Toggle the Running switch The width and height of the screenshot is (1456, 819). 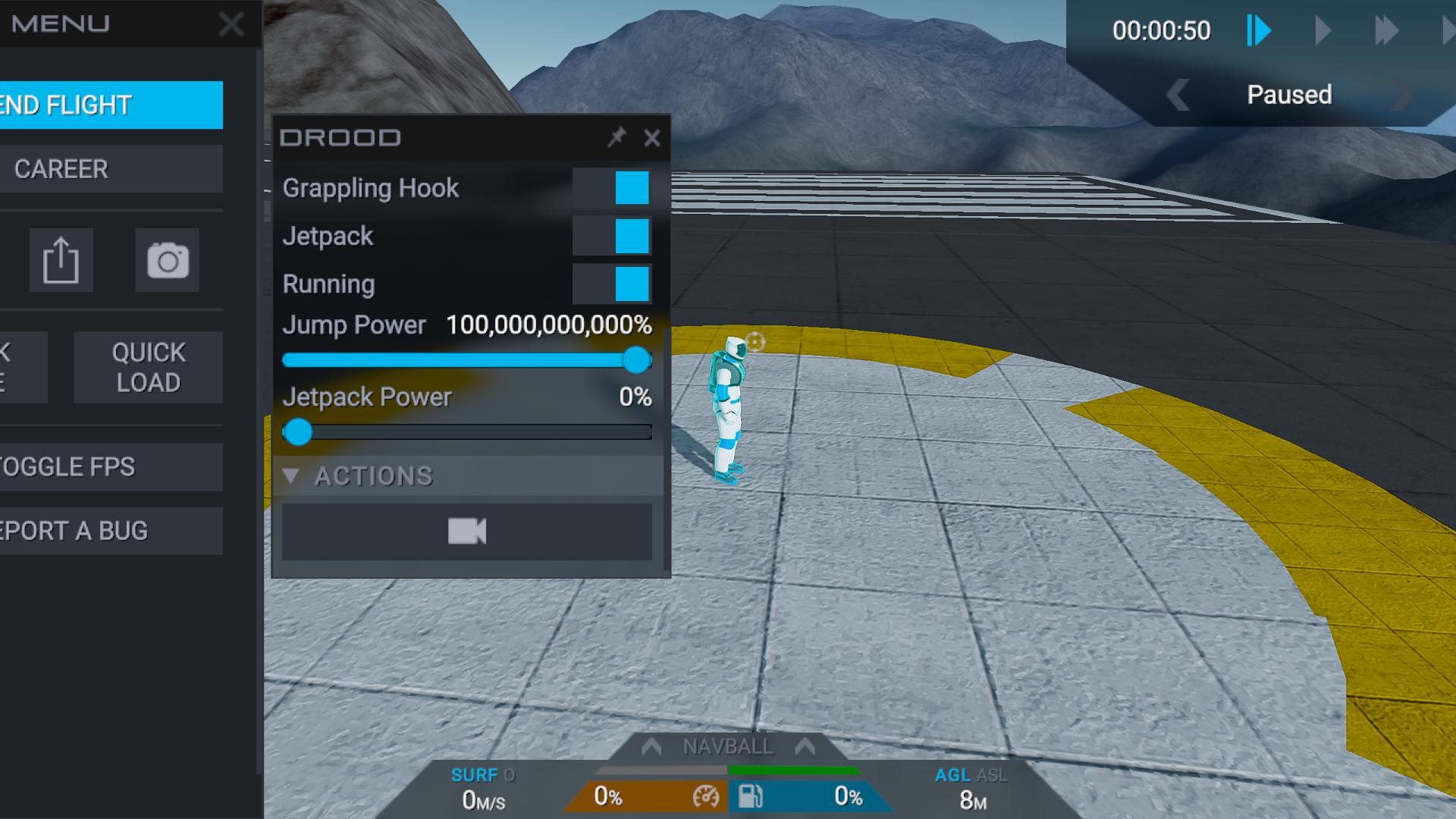611,284
